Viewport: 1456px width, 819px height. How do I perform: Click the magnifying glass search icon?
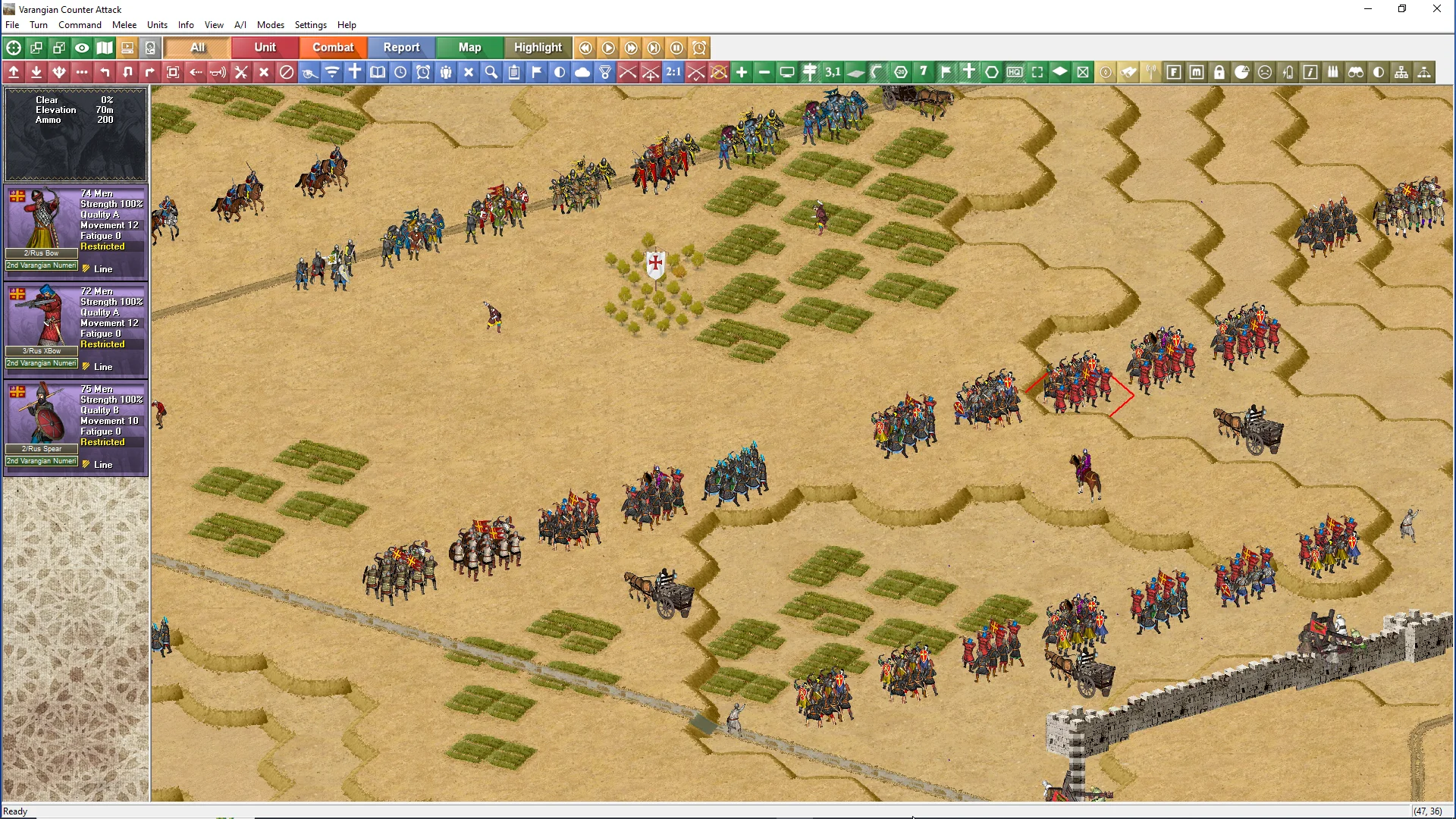(x=491, y=72)
